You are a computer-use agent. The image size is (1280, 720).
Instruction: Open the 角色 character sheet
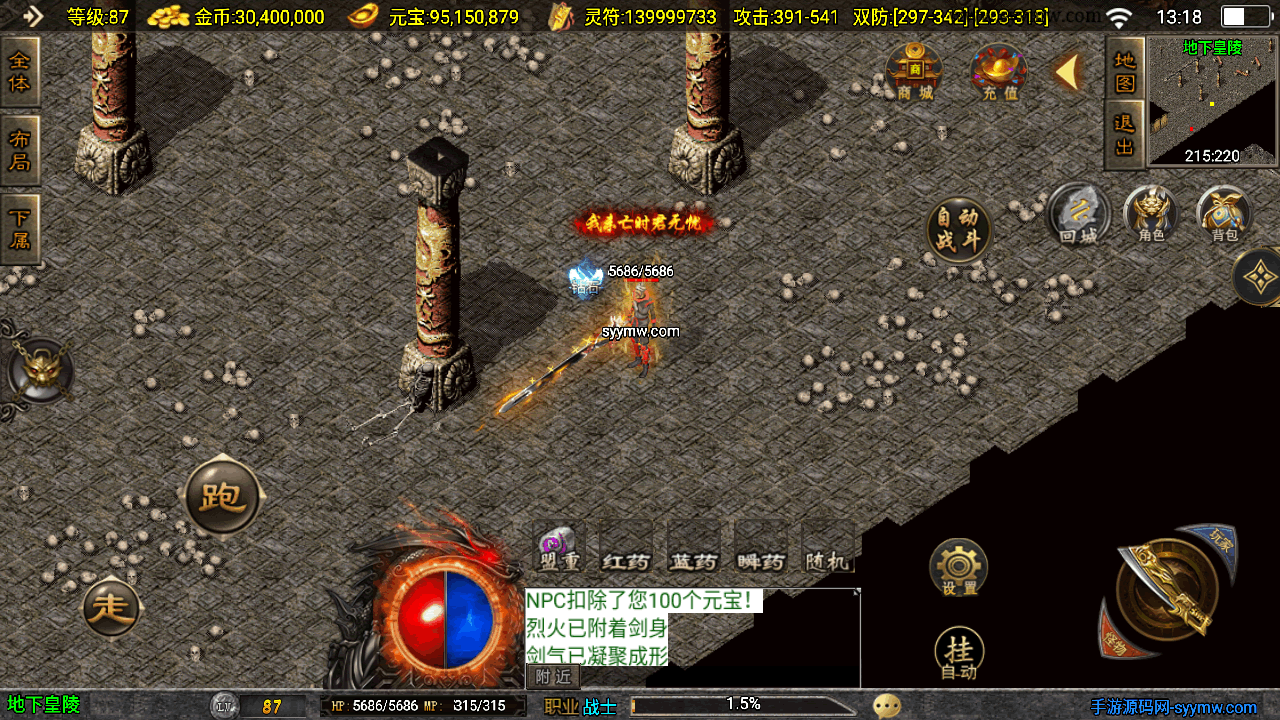(x=1150, y=214)
